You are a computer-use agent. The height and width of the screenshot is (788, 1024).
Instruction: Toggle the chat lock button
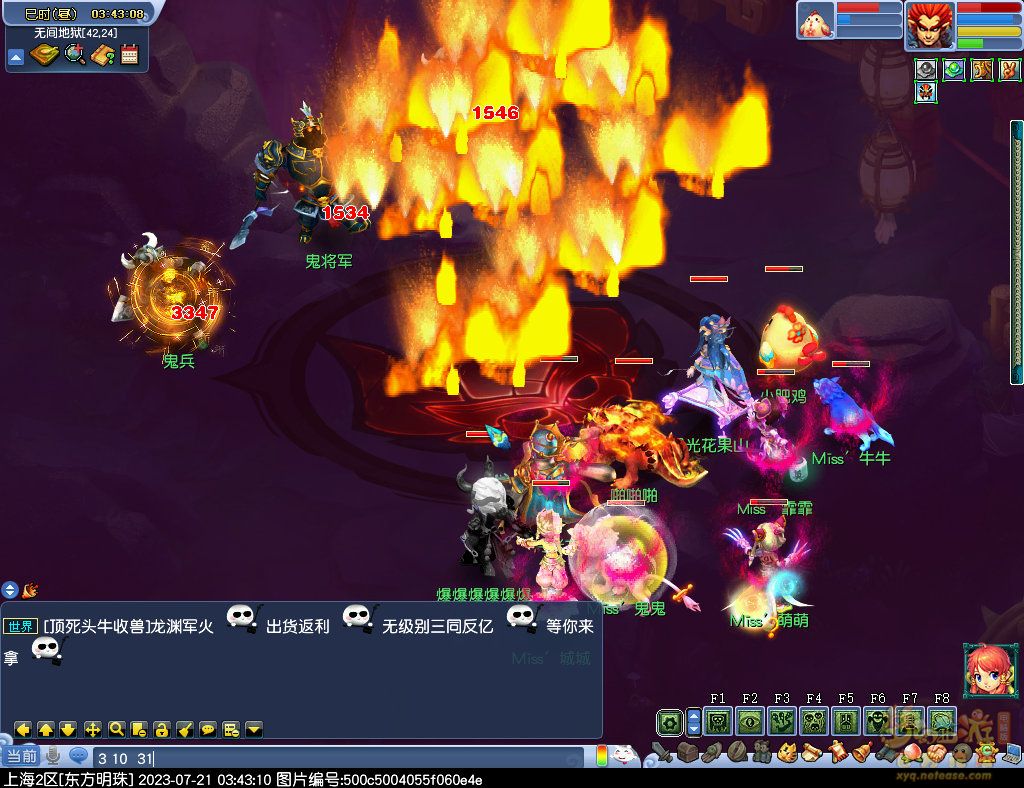[161, 729]
